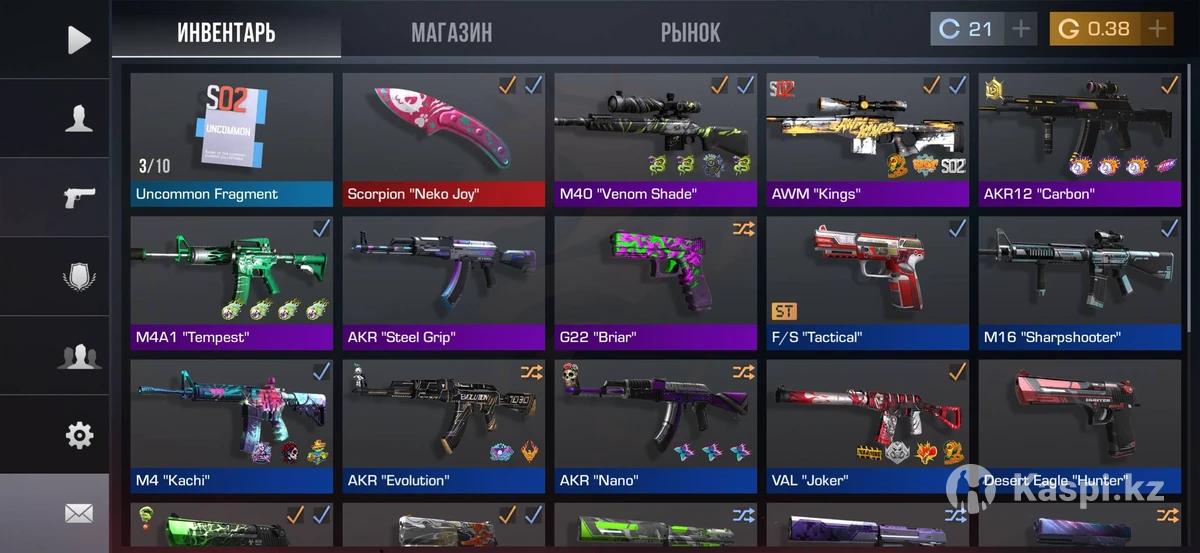The width and height of the screenshot is (1200, 553).
Task: Open the mail envelope icon
Action: point(78,513)
